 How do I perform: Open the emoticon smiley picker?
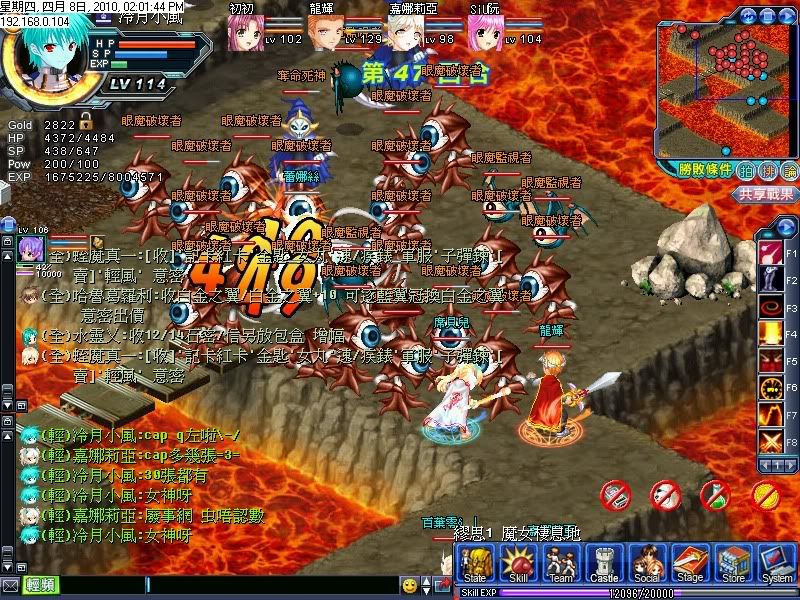click(x=409, y=584)
